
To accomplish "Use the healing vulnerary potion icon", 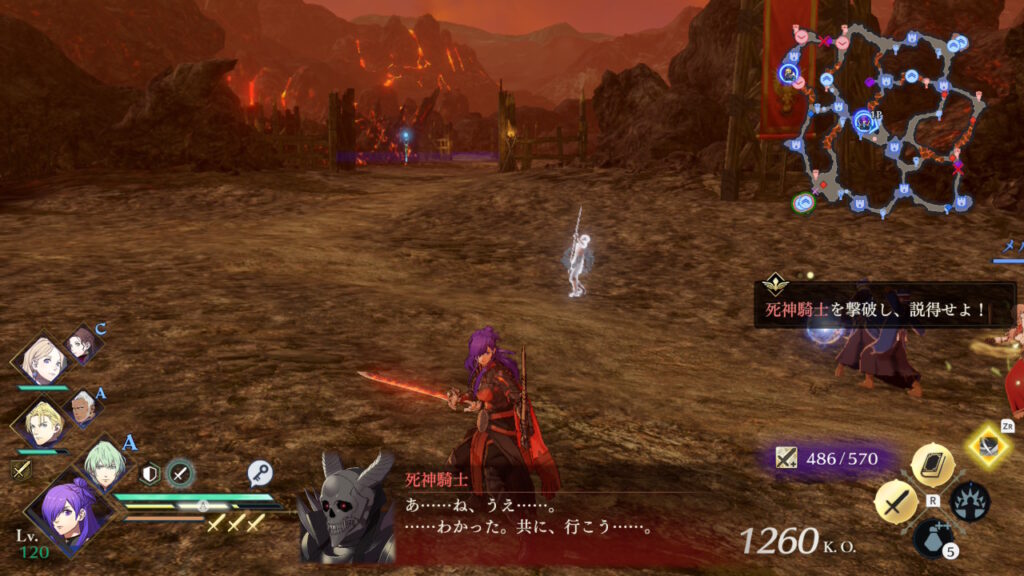I will pos(932,538).
